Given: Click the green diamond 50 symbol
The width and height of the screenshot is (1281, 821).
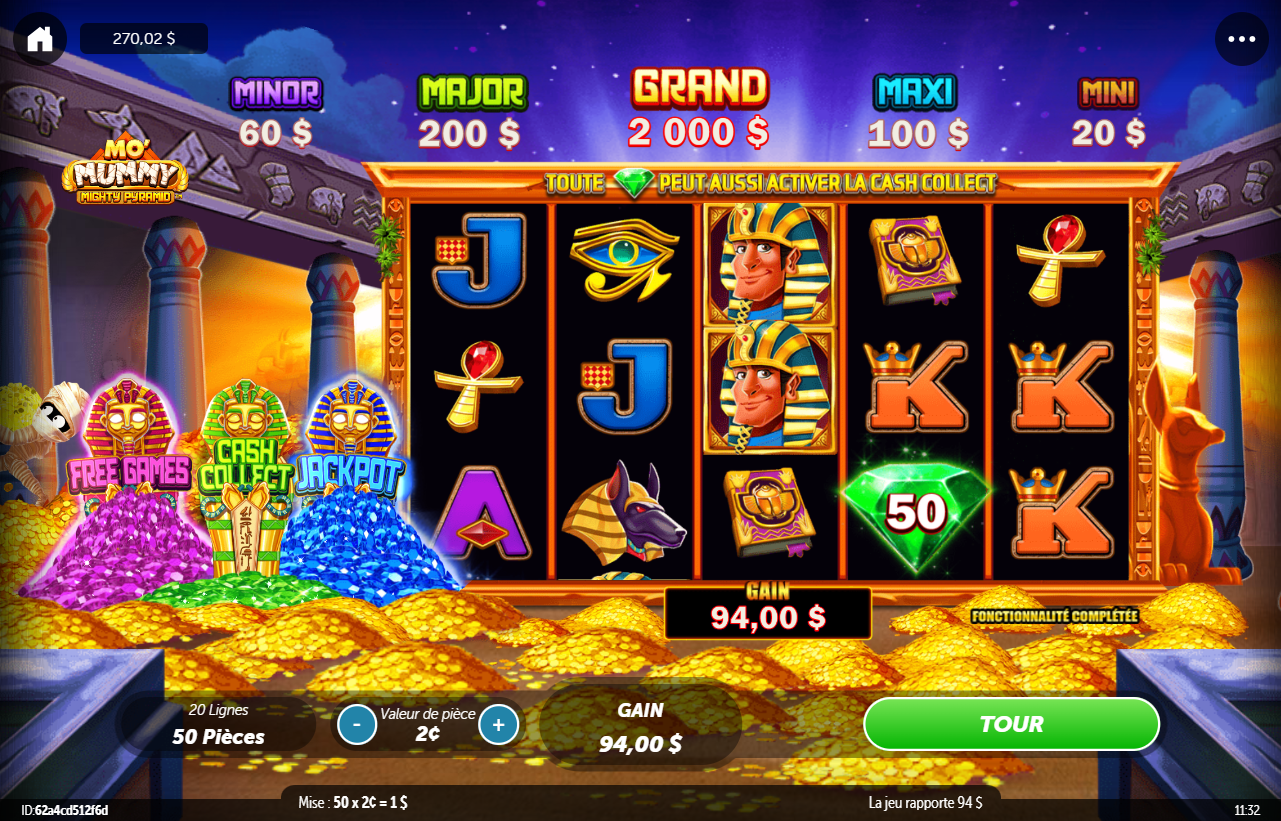Looking at the screenshot, I should coord(917,513).
